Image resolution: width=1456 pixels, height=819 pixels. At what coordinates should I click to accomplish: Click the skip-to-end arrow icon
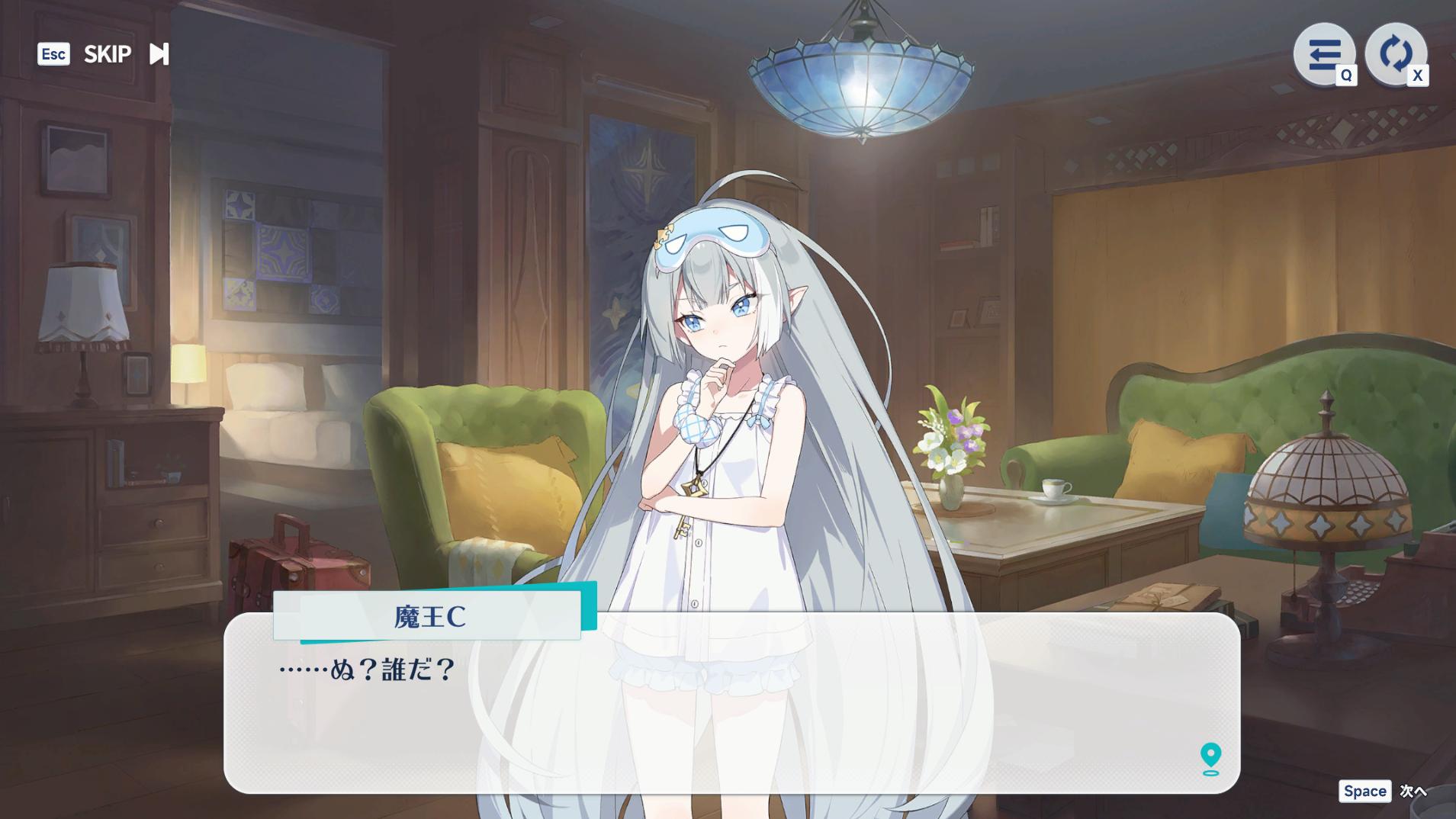159,53
